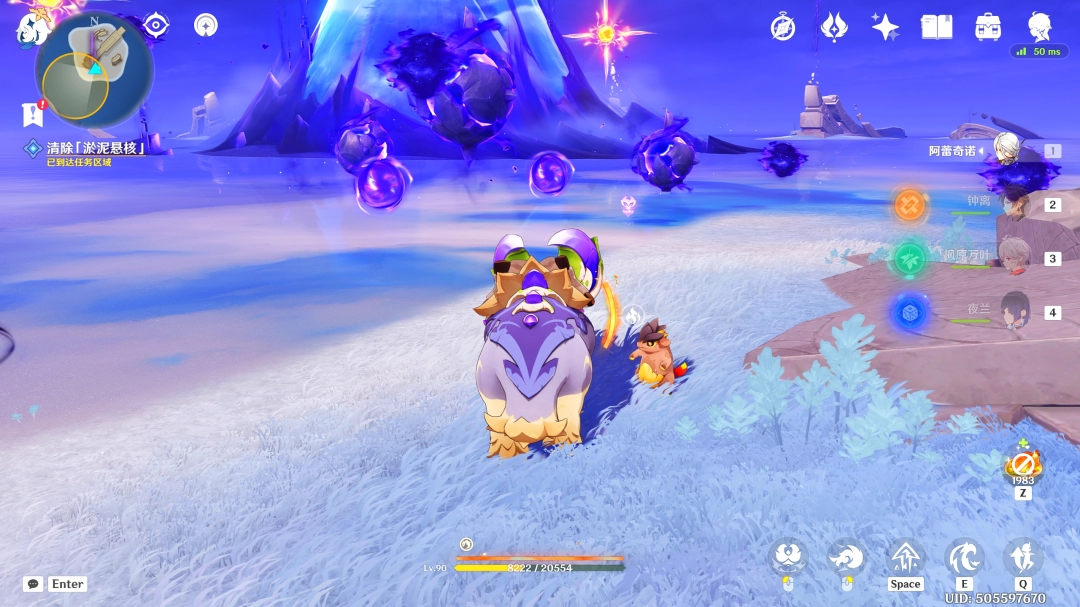1080x607 pixels.
Task: Select the 清除「淤泥悬核」 quest tracker
Action: [96, 148]
